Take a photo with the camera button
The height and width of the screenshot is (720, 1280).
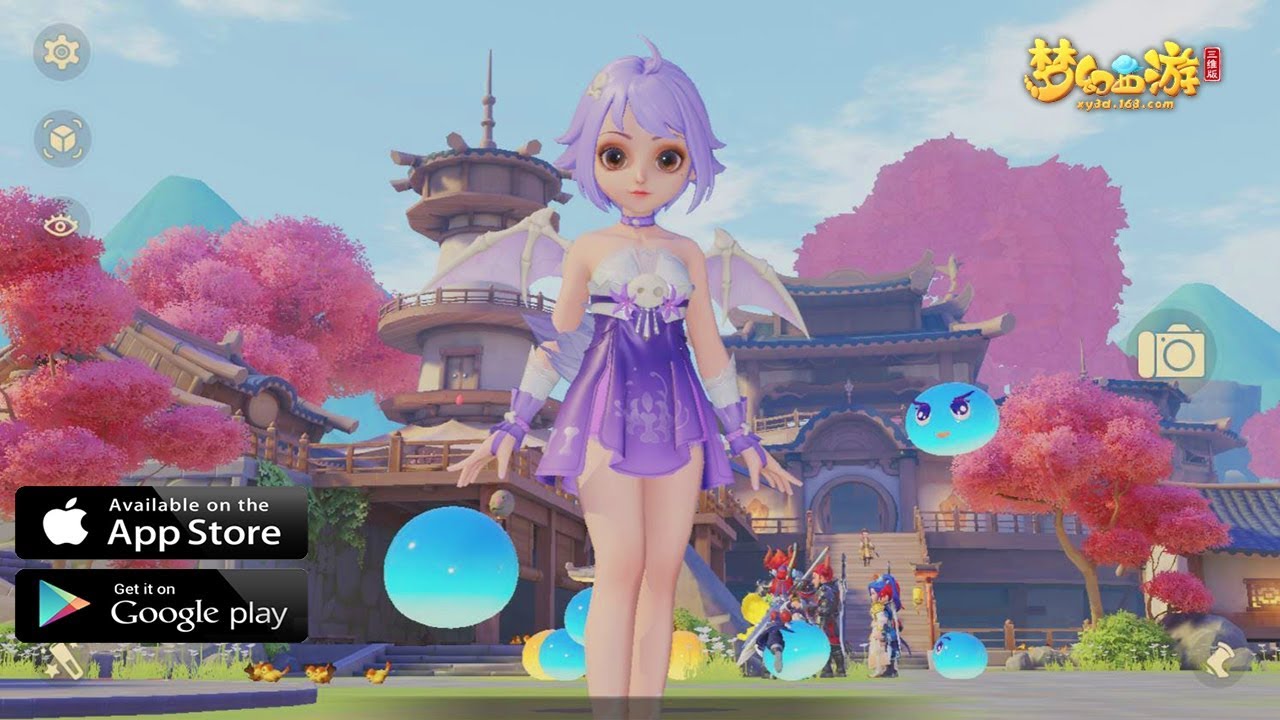click(x=1171, y=352)
